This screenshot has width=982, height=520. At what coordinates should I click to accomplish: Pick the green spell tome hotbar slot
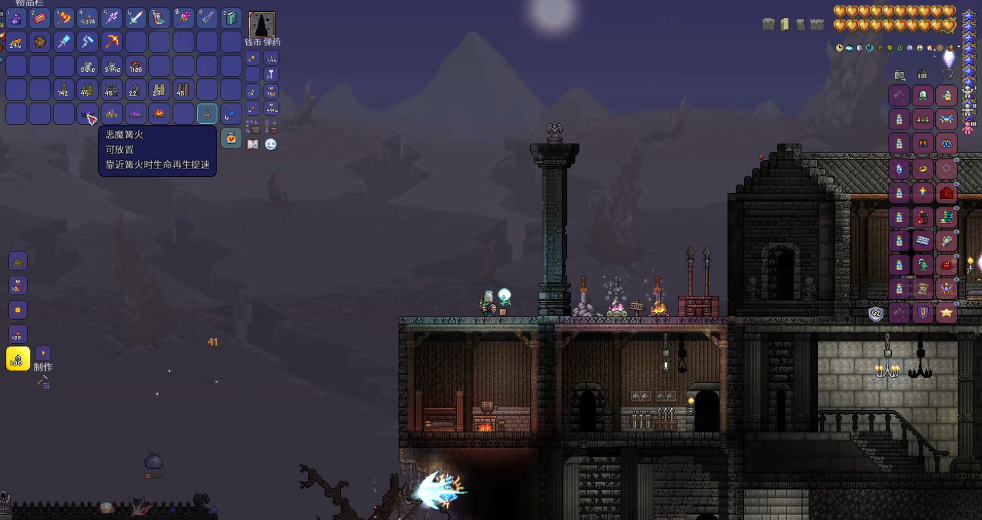coord(231,18)
